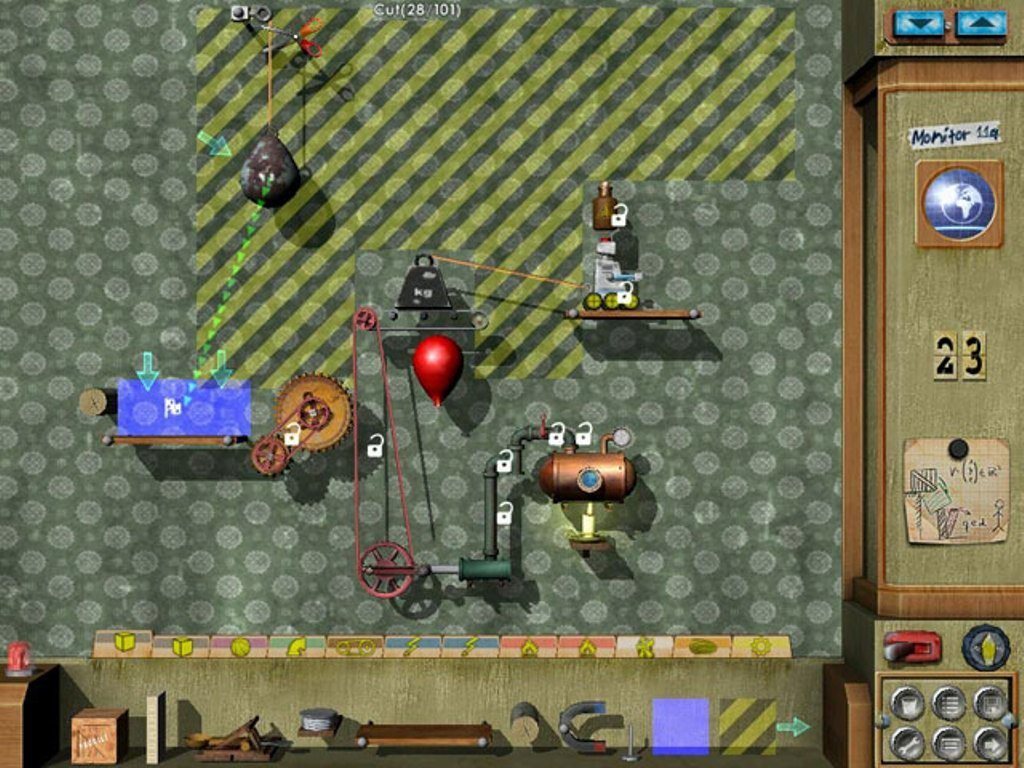Viewport: 1024px width, 768px height.
Task: Switch to the ball parts tab
Action: [x=239, y=647]
